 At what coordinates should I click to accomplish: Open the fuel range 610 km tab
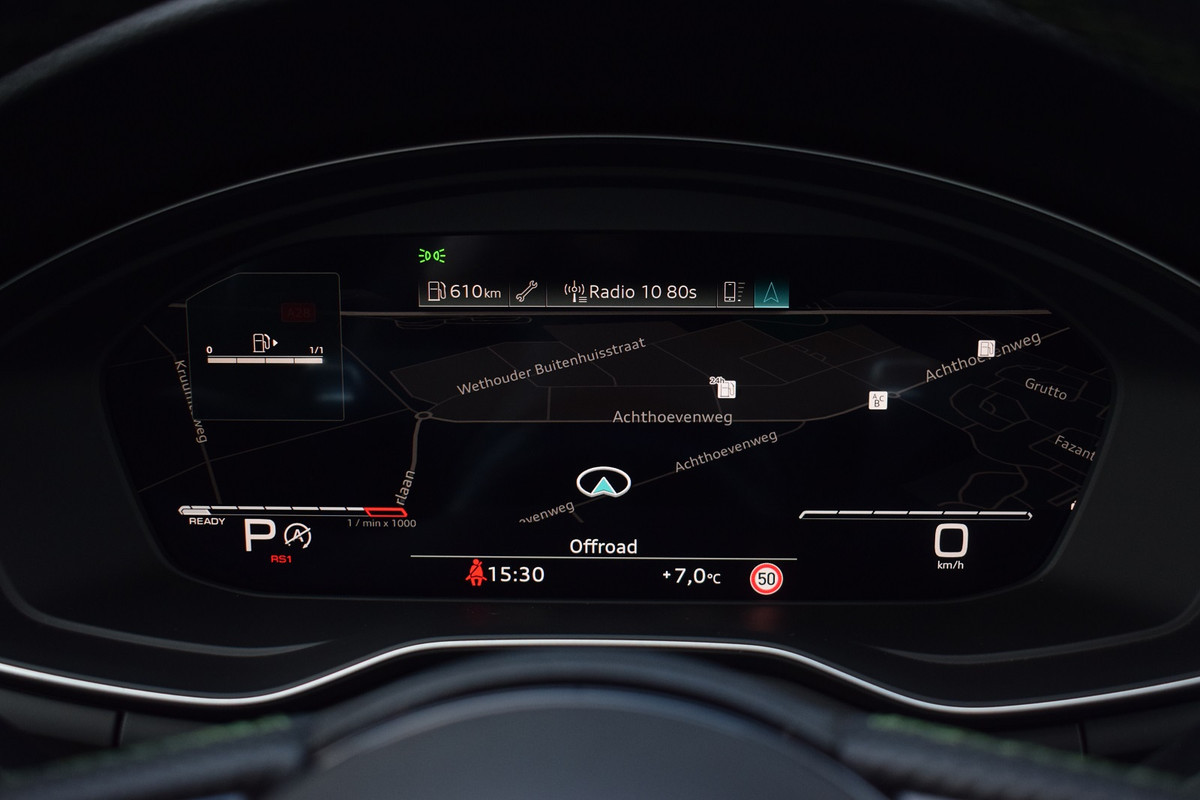pyautogui.click(x=464, y=292)
